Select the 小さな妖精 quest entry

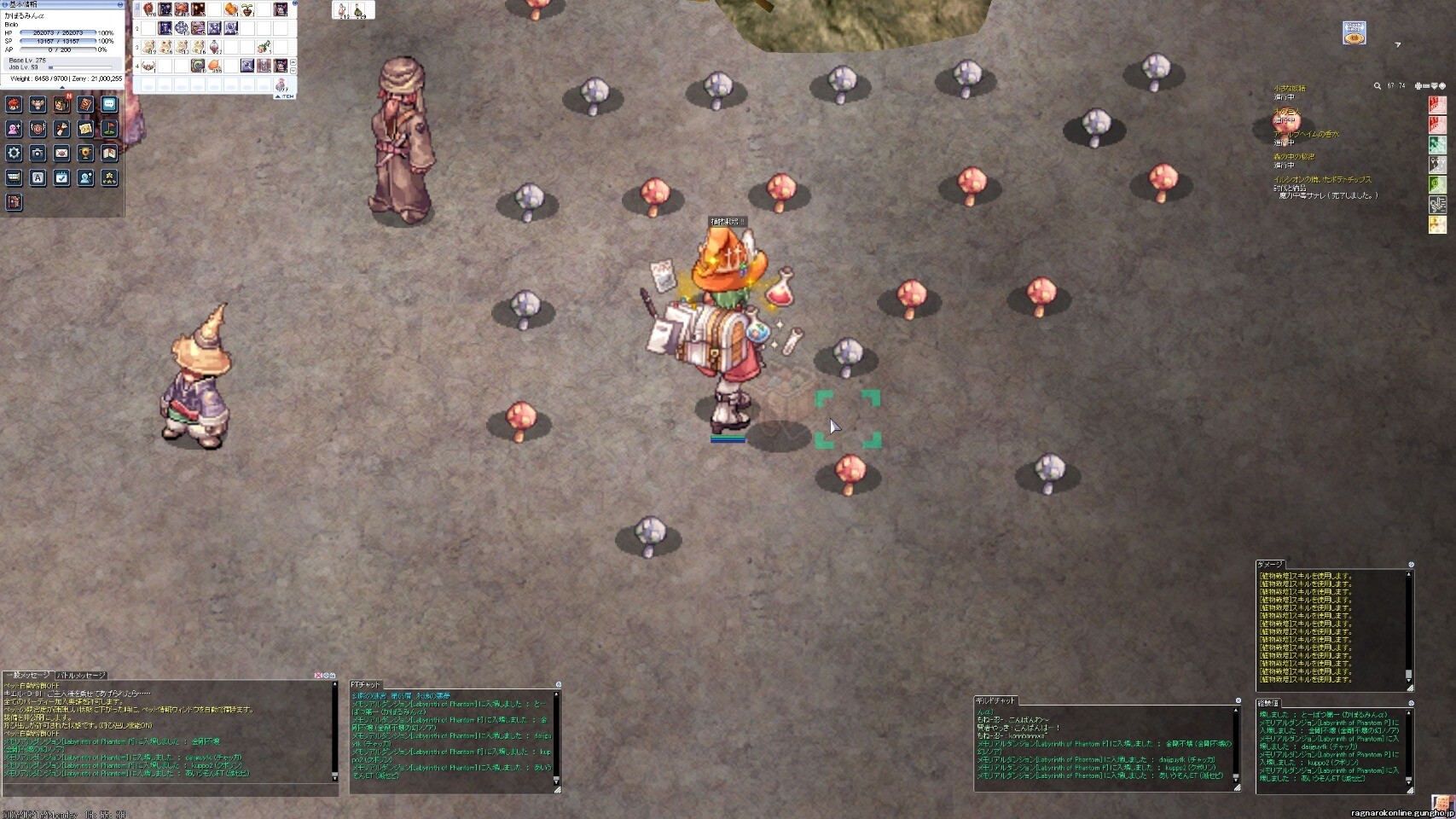(1289, 89)
